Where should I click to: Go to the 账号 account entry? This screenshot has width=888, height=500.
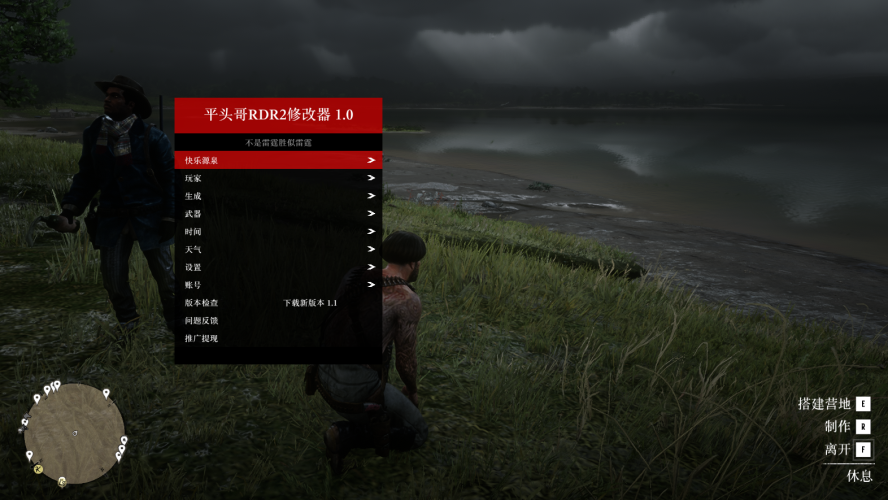tap(278, 285)
